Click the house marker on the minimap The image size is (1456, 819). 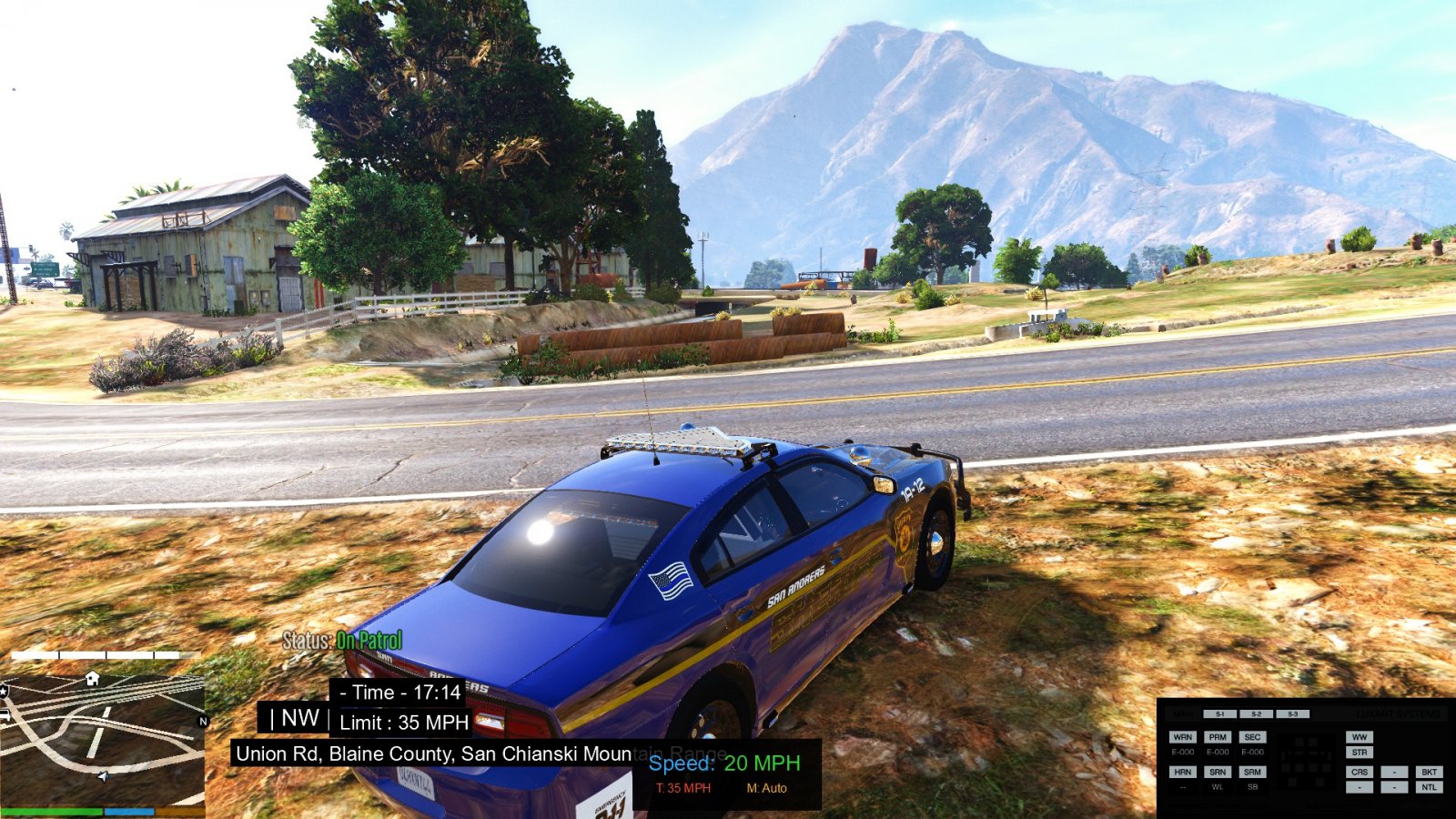pyautogui.click(x=92, y=678)
